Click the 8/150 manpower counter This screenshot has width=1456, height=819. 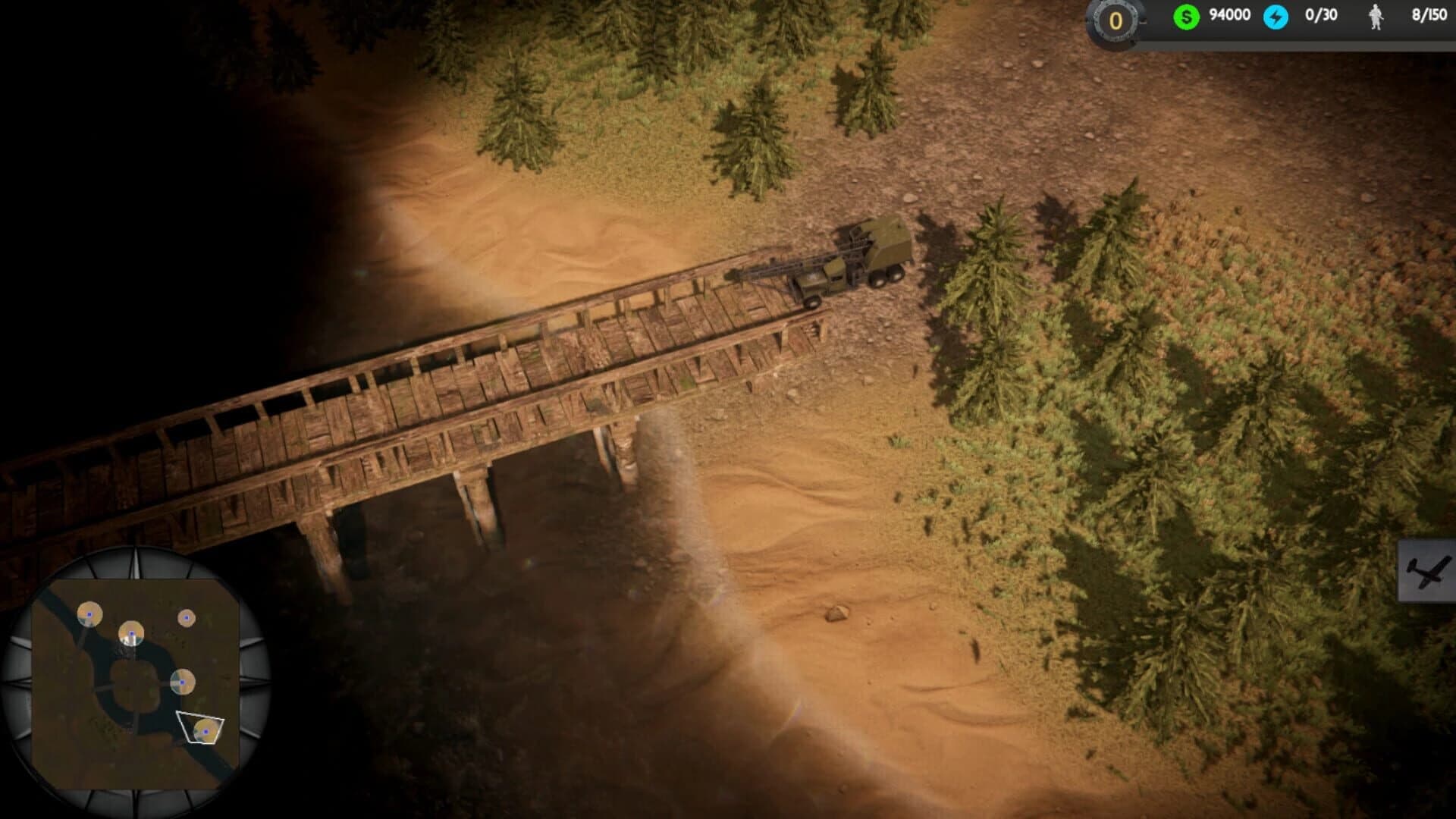click(x=1432, y=14)
